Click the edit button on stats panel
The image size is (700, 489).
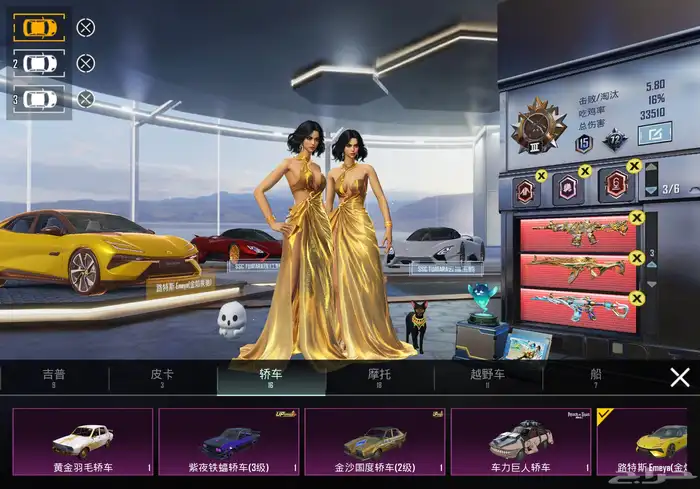click(656, 133)
